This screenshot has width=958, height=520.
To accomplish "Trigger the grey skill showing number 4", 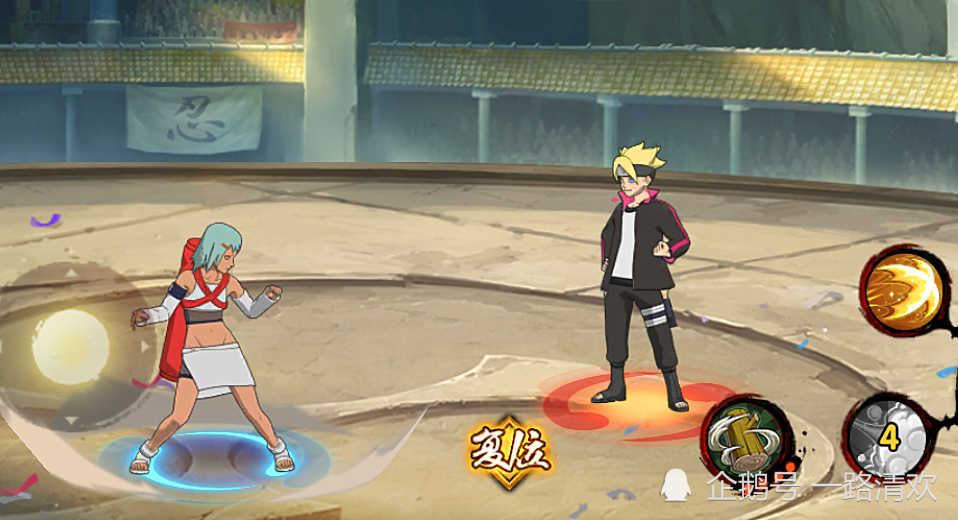I will click(x=886, y=435).
